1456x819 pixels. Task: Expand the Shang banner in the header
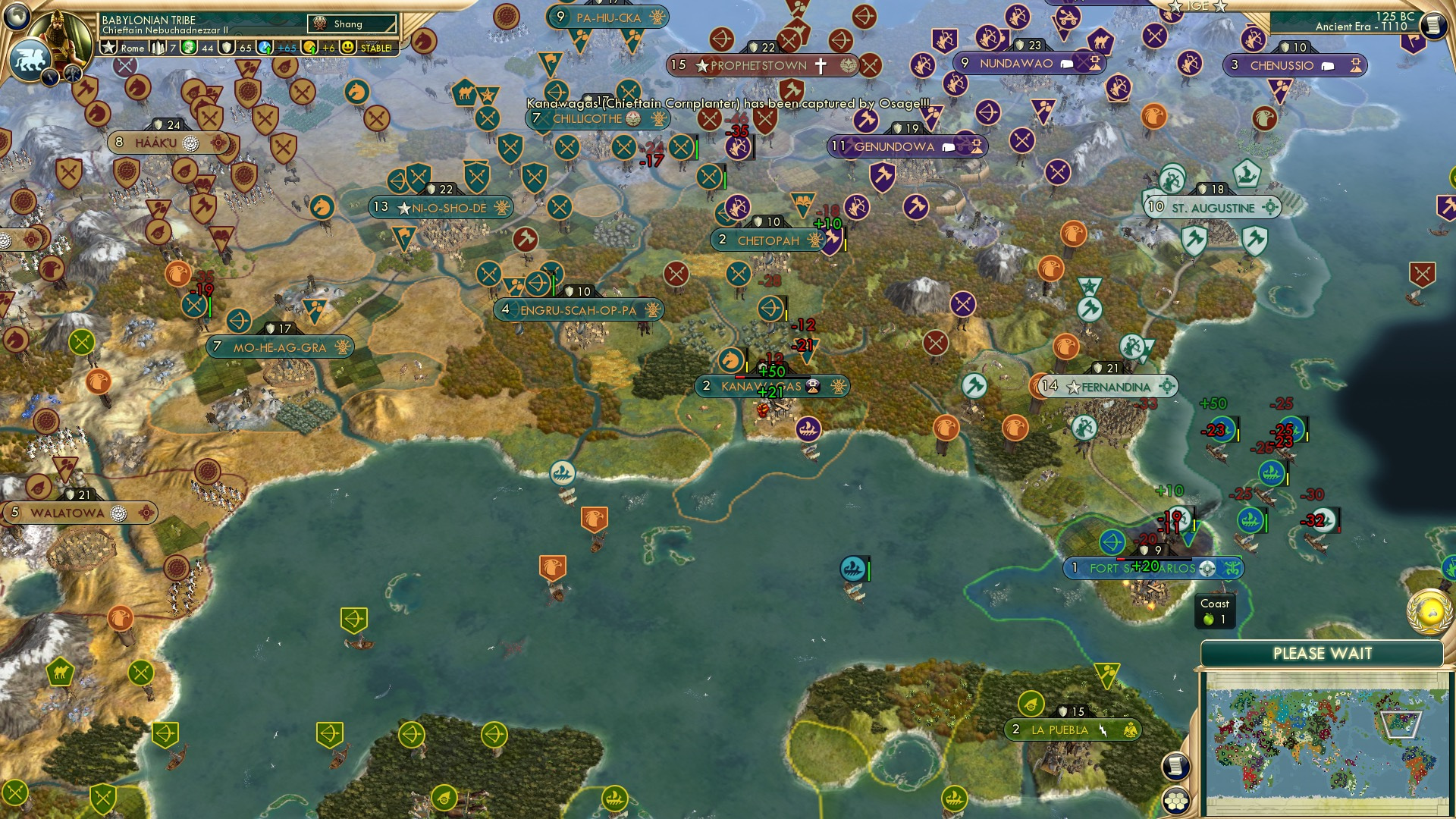pyautogui.click(x=352, y=24)
